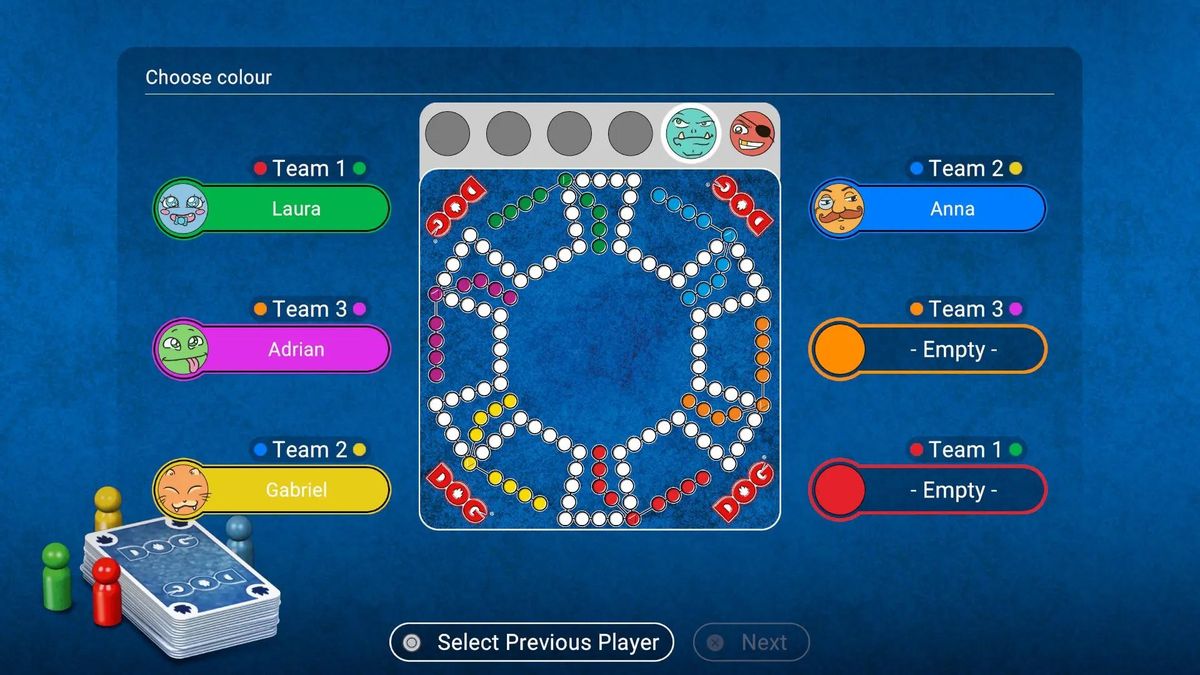This screenshot has width=1200, height=675.
Task: Select Anna's blue player slot
Action: click(x=928, y=209)
